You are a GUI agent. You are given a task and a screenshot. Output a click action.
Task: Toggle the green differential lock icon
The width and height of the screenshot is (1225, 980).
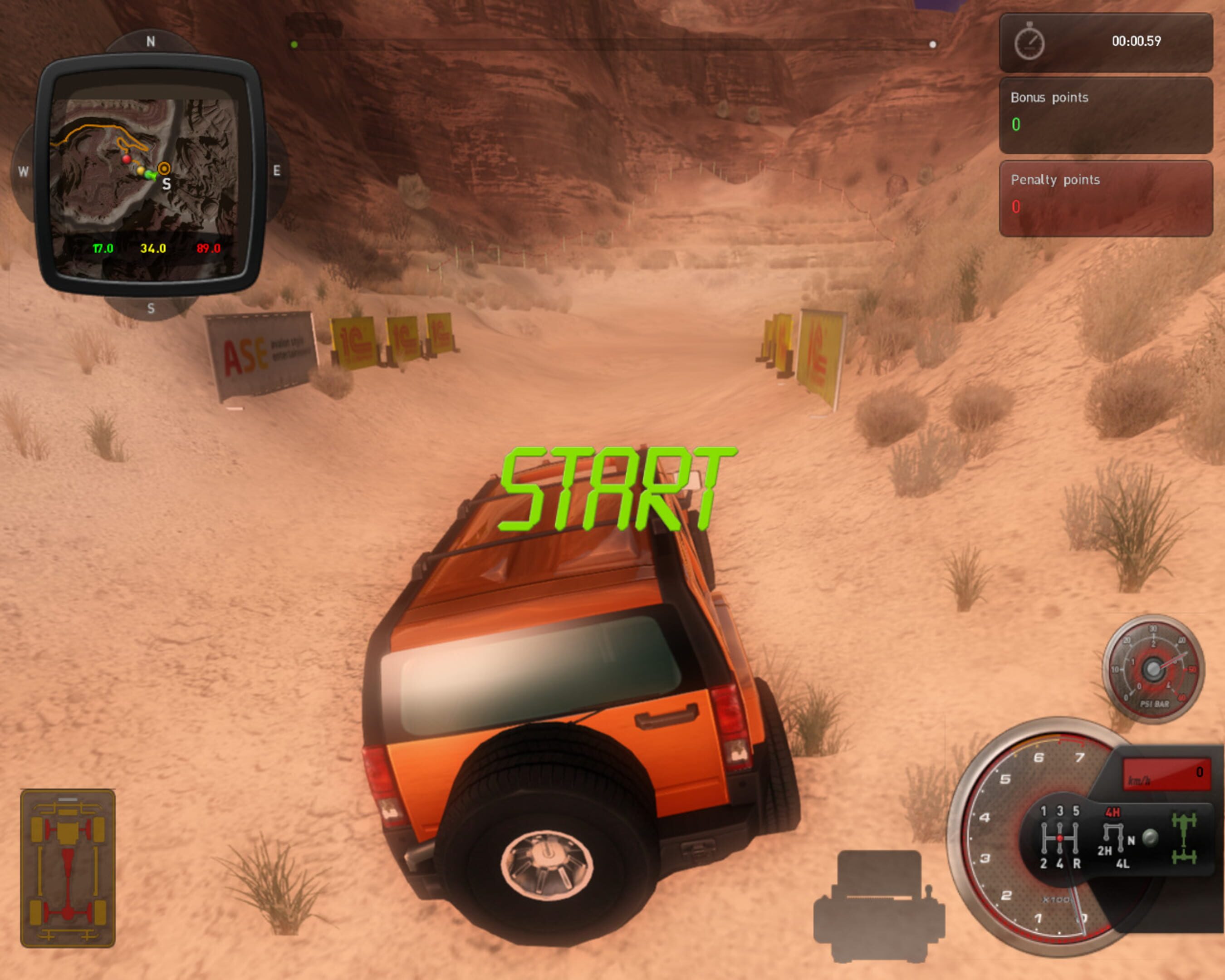coord(1184,838)
